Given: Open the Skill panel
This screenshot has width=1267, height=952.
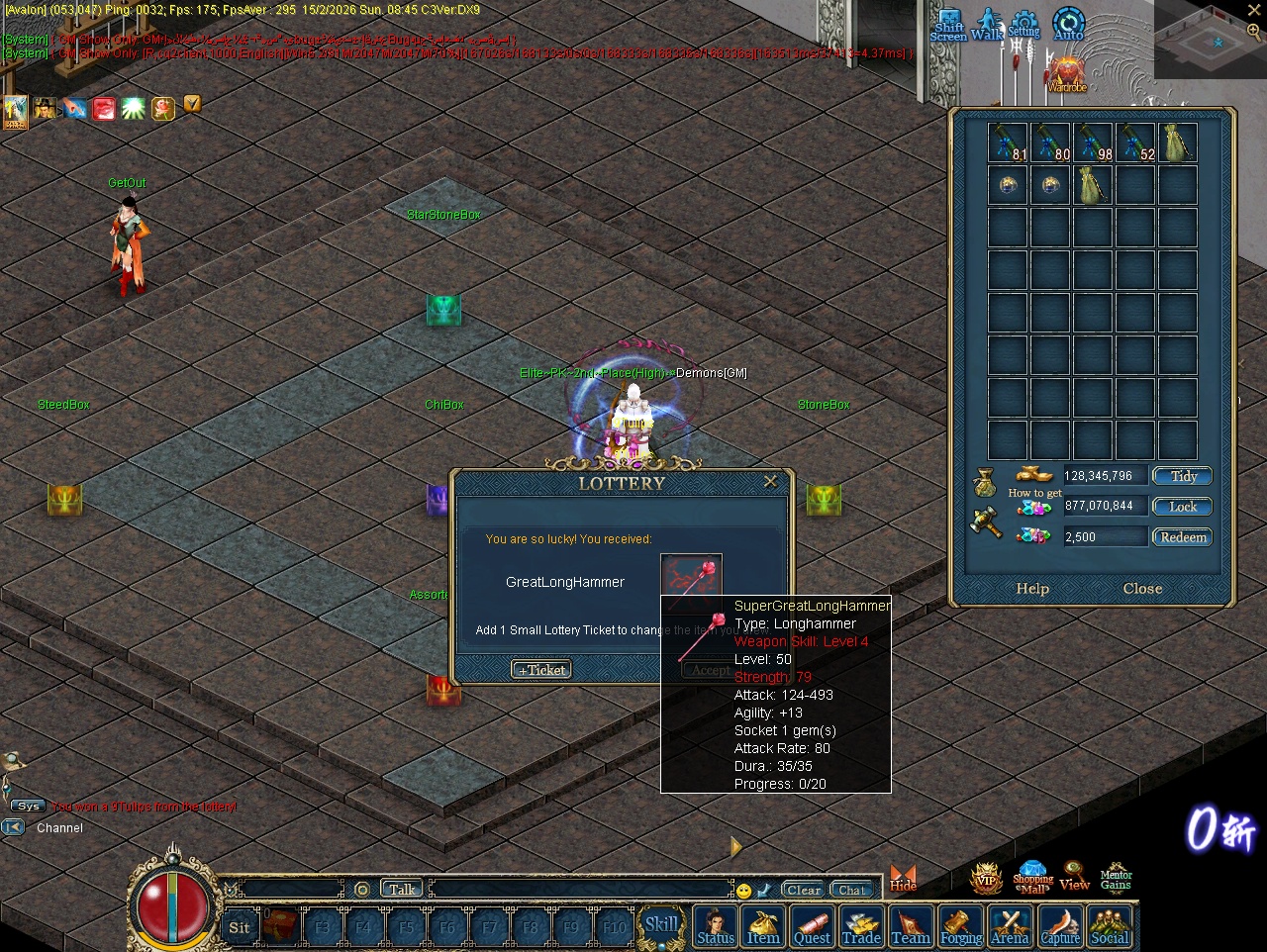Looking at the screenshot, I should [661, 925].
